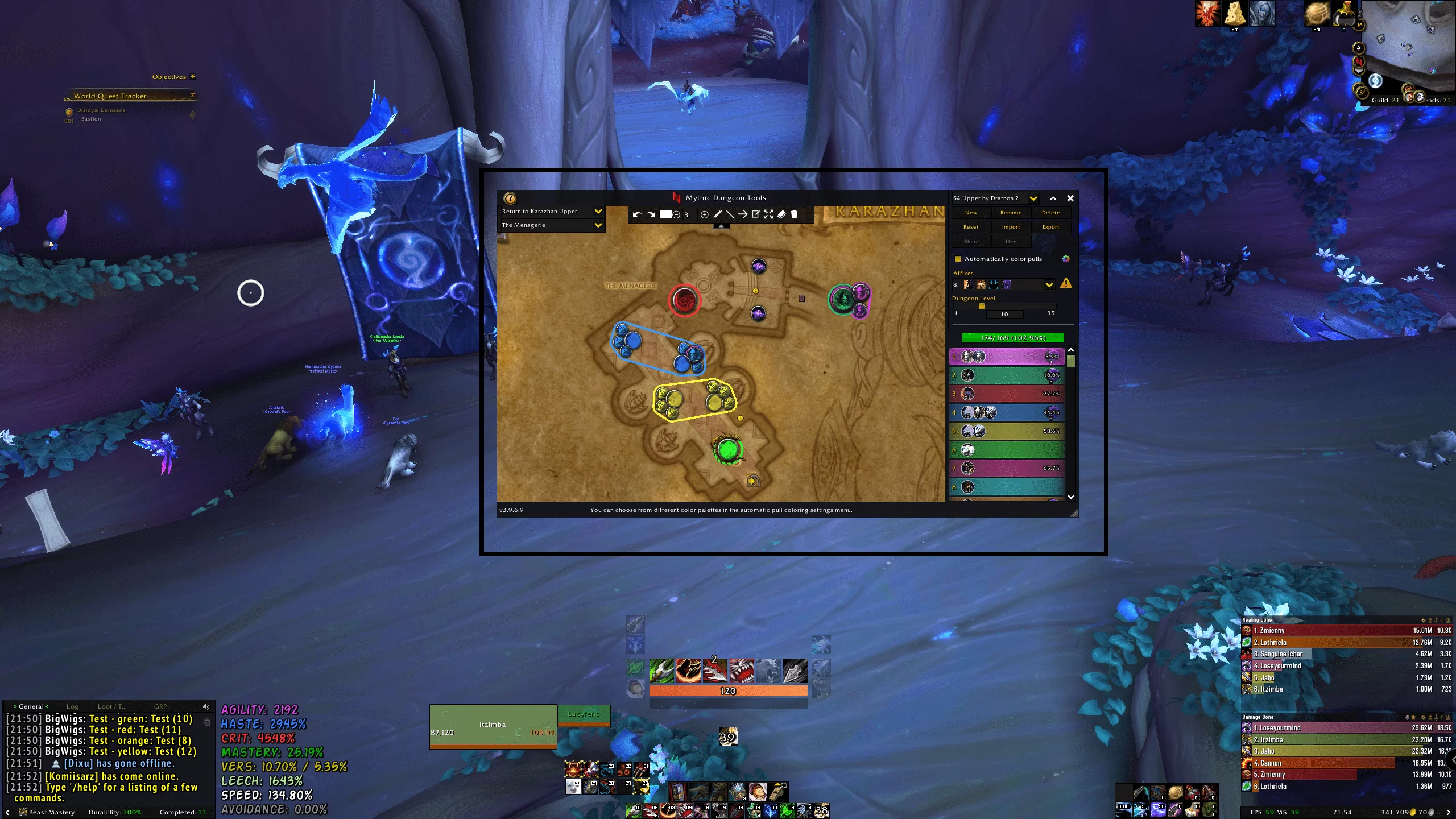The image size is (1456, 819).
Task: Select the World Quest Tracker header
Action: point(110,96)
